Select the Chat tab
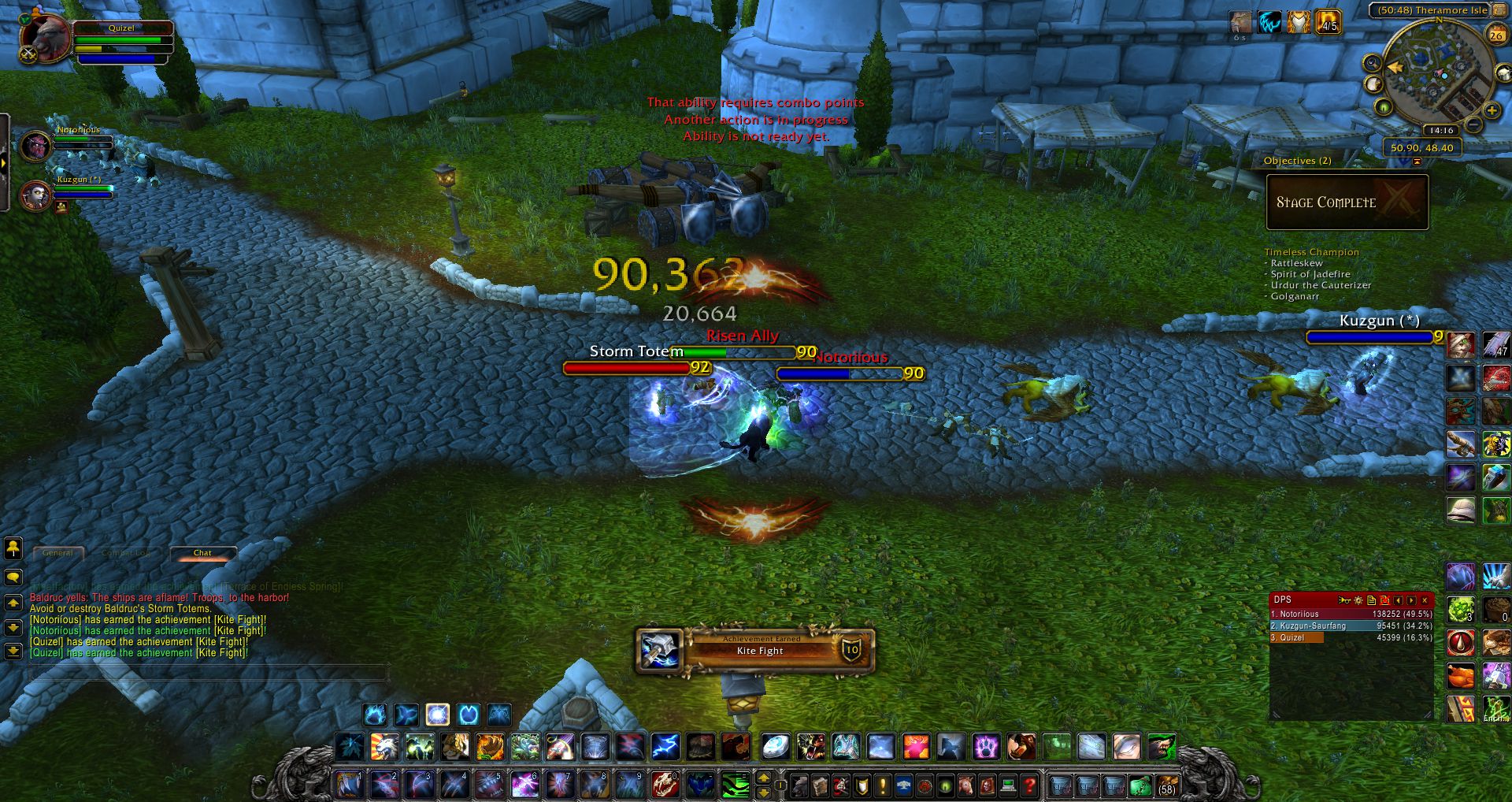 [x=202, y=553]
